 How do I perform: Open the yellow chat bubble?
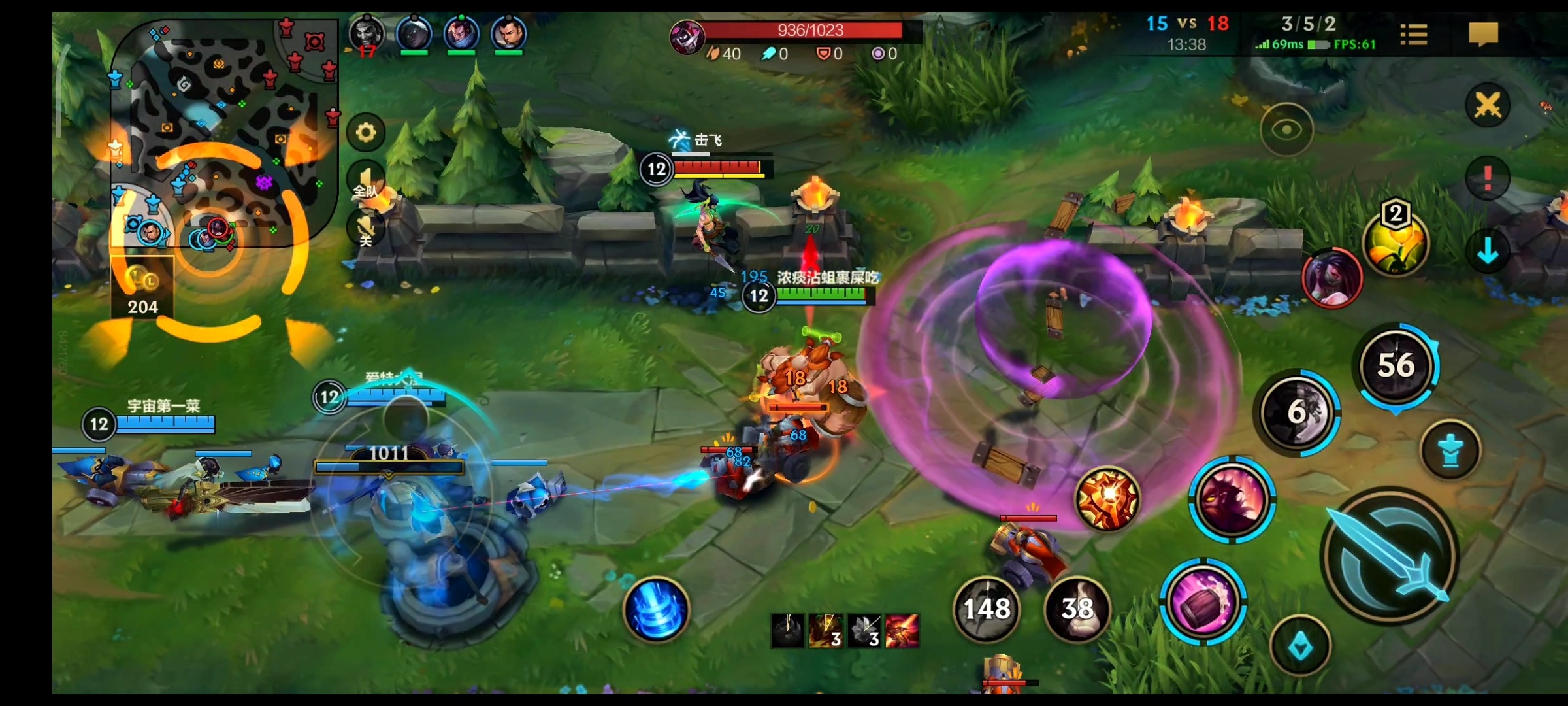pos(1483,33)
